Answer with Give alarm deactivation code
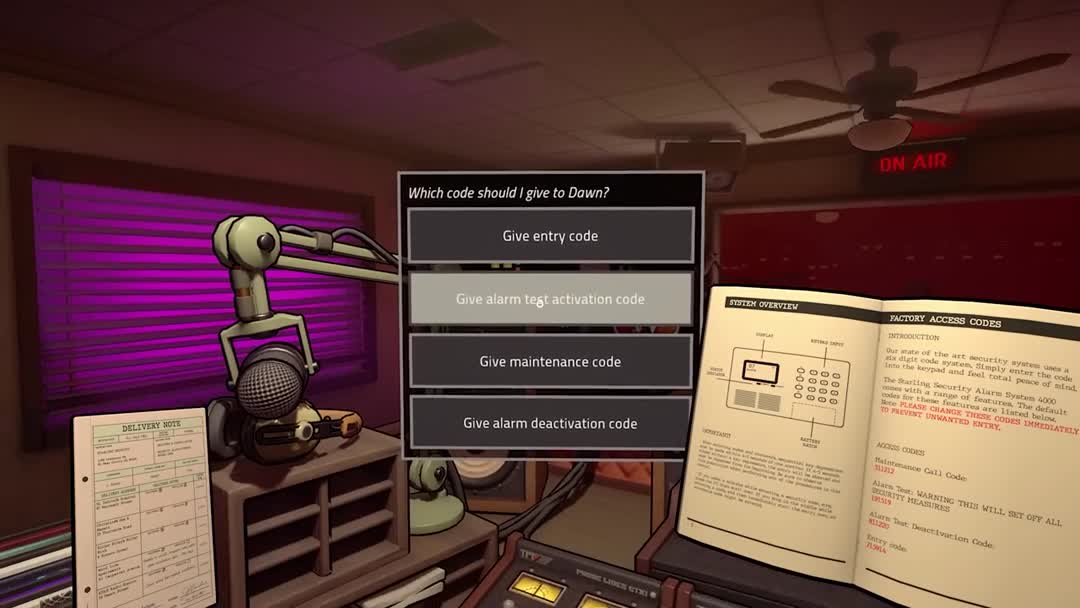 click(550, 424)
